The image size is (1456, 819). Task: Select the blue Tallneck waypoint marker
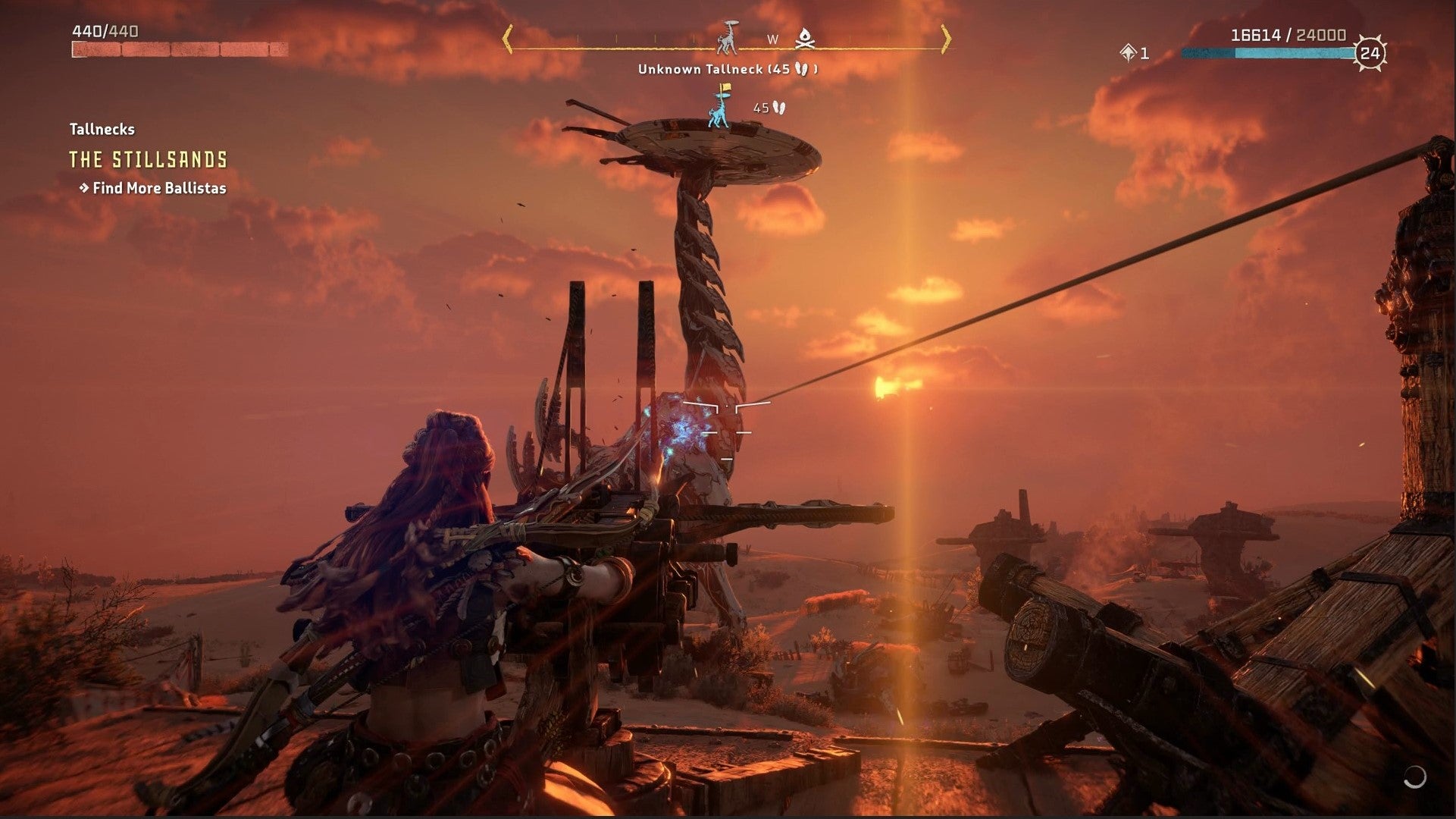coord(717,107)
